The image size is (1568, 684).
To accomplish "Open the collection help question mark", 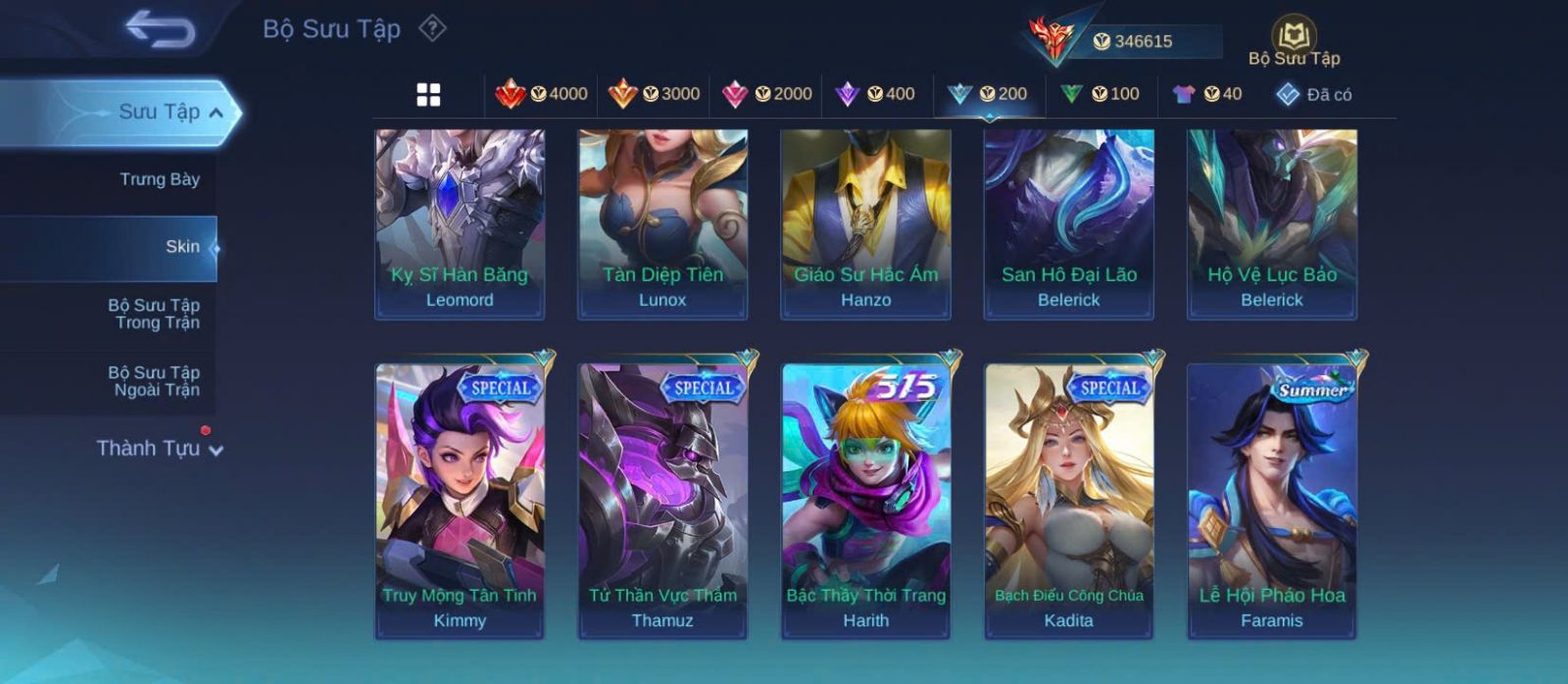I will tap(432, 28).
